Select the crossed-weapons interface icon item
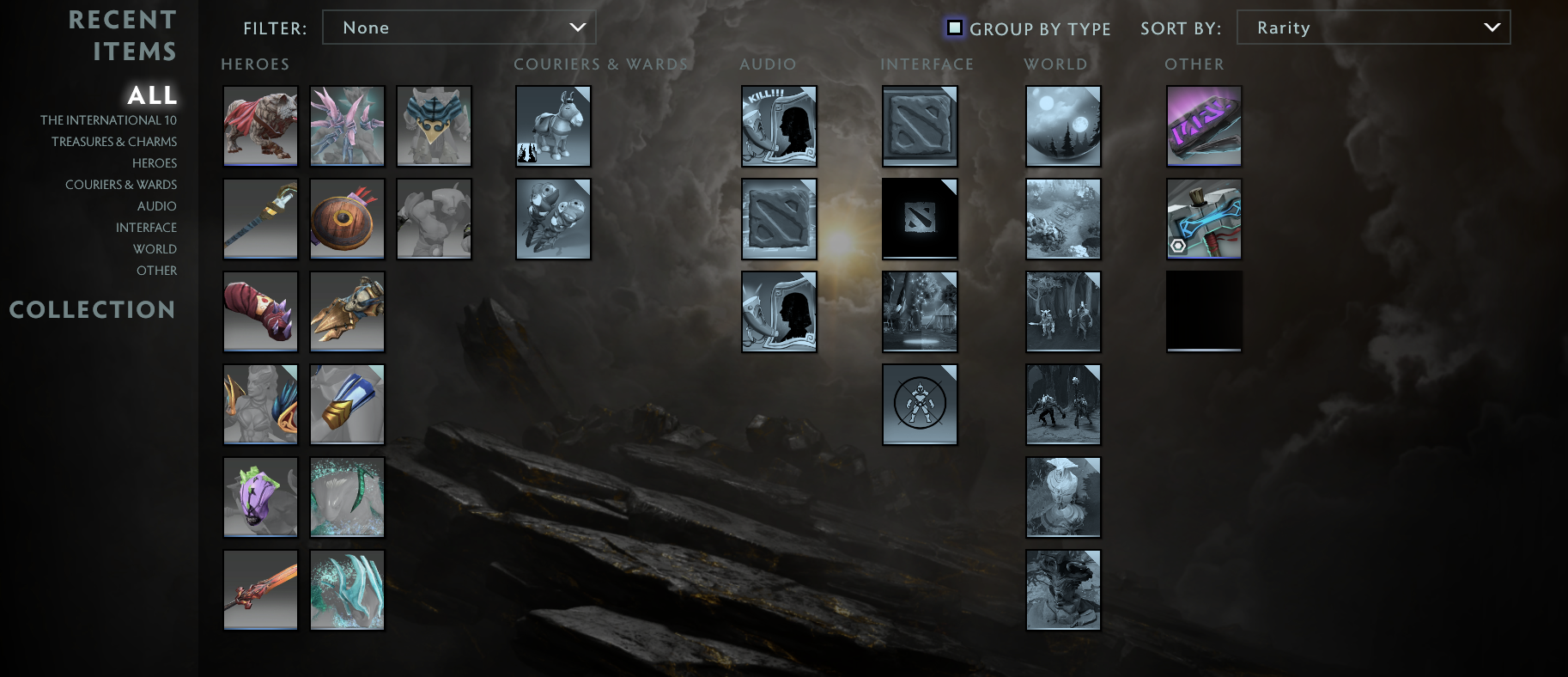 click(x=920, y=404)
